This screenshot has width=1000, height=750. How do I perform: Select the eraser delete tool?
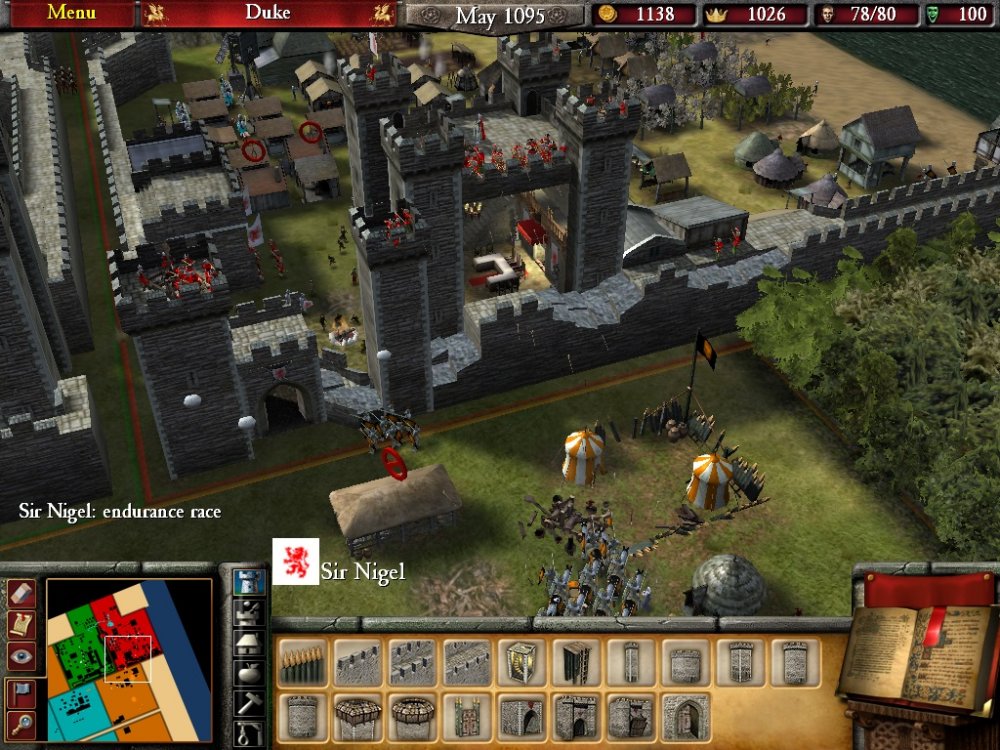(21, 593)
